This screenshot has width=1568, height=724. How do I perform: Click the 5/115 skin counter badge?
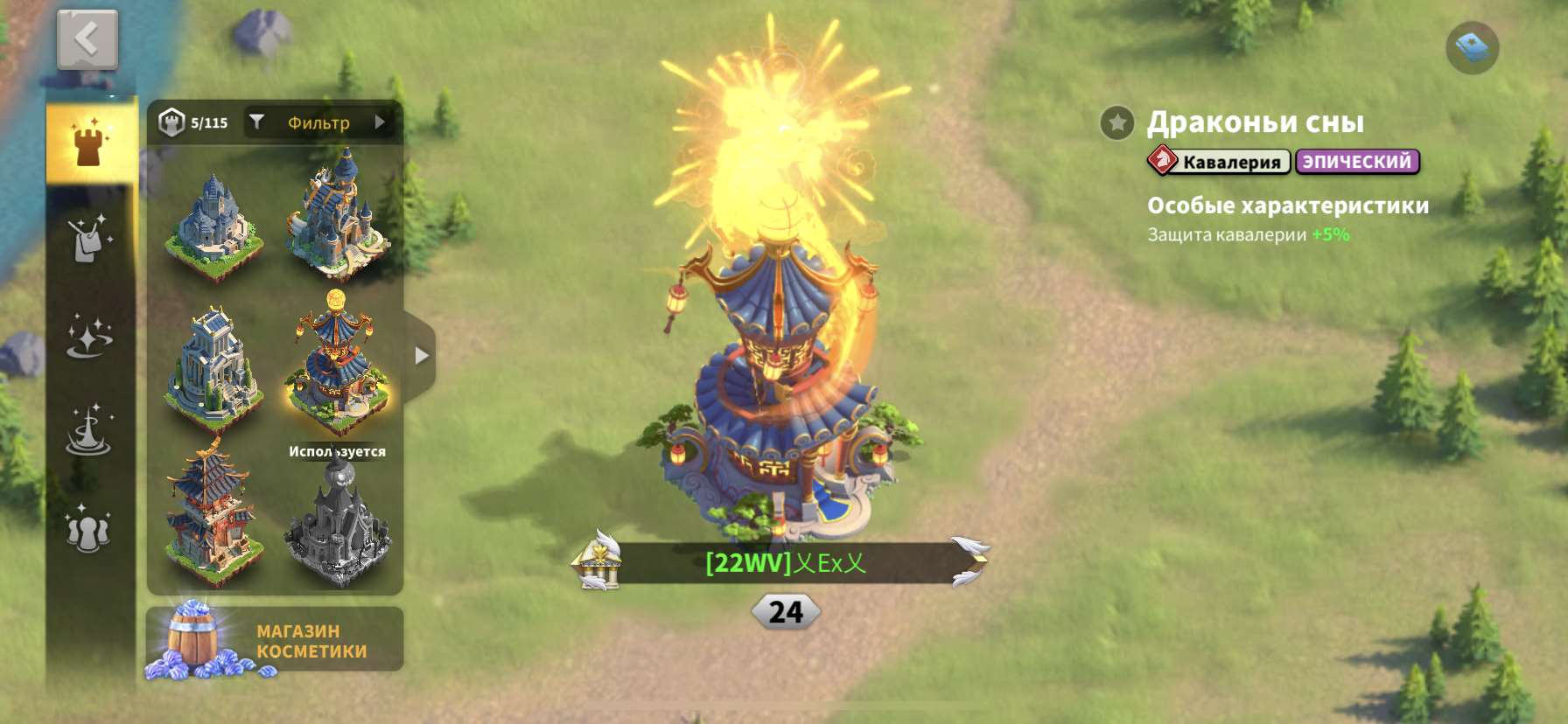191,122
